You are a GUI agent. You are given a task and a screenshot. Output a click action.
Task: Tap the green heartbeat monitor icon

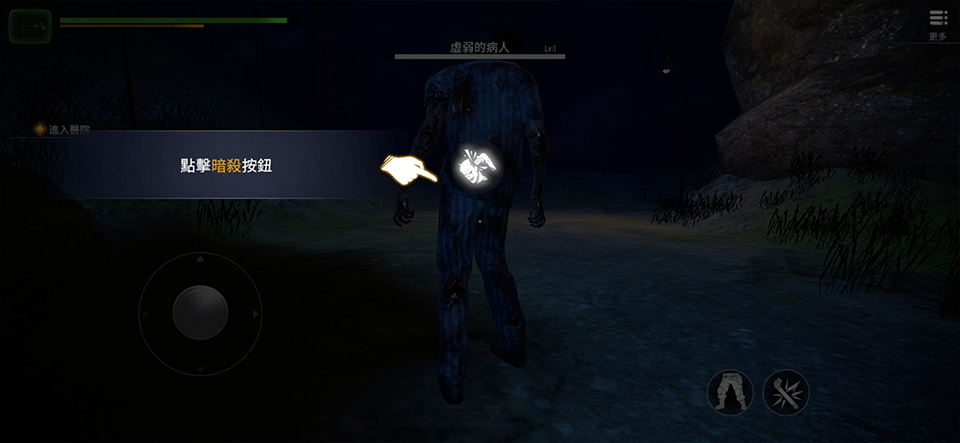coord(30,26)
